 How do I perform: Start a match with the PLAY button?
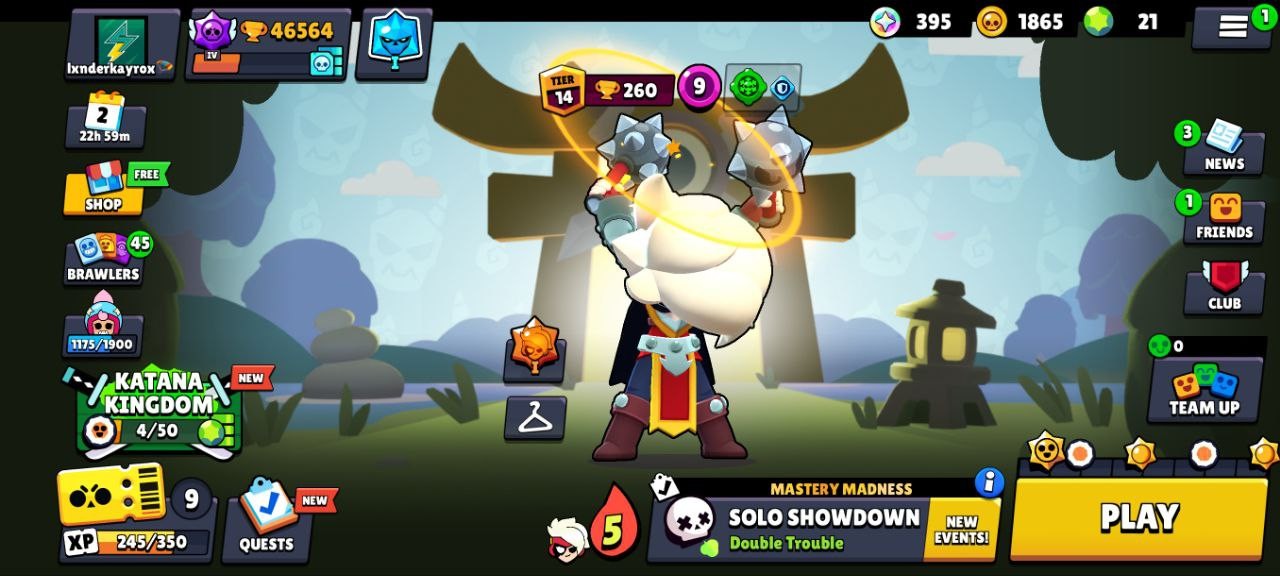[1138, 518]
